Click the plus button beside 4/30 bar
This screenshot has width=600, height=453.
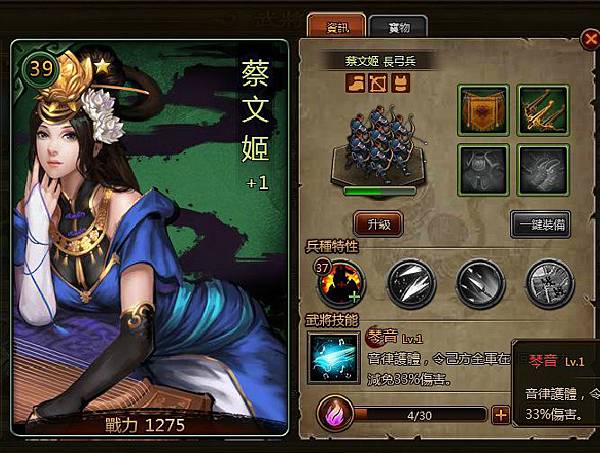501,415
